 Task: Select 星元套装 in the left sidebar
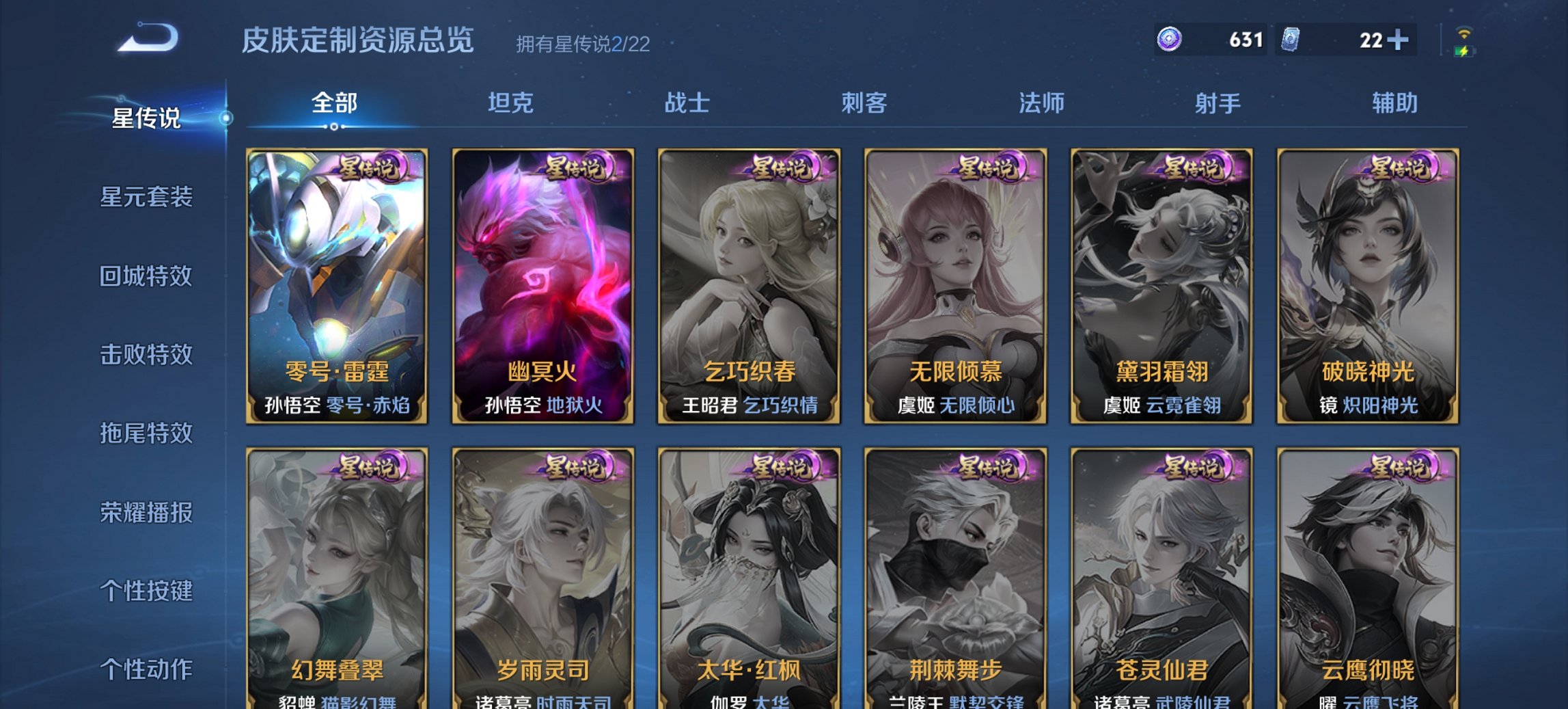146,196
